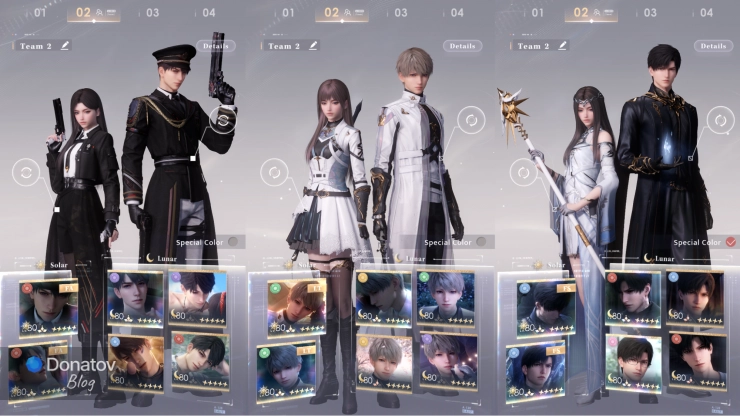Screen dimensions: 740x416
Task: Switch to team 04 above the dark-robed man
Action: point(704,13)
